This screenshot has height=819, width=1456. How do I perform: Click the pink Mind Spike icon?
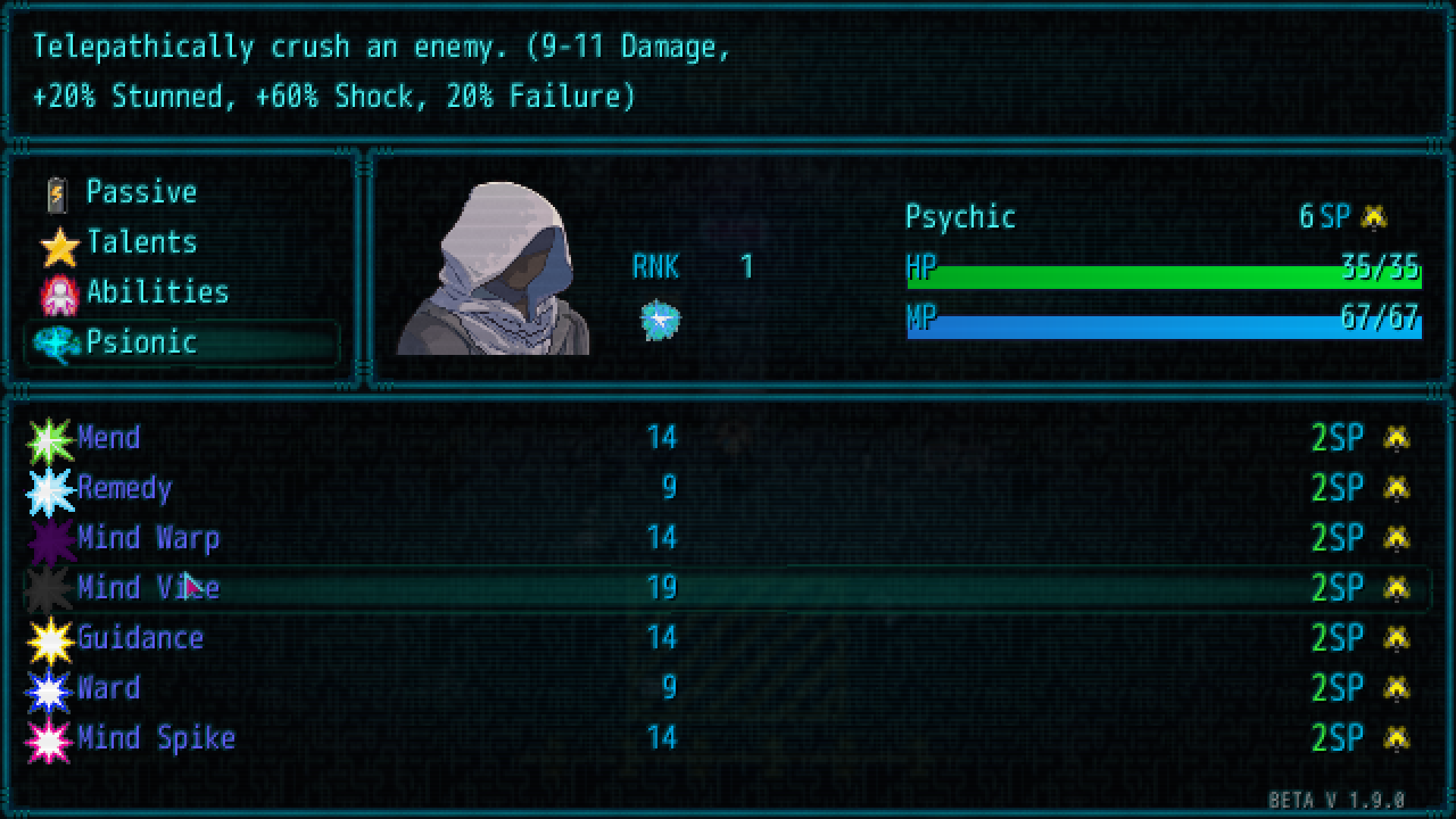(49, 737)
